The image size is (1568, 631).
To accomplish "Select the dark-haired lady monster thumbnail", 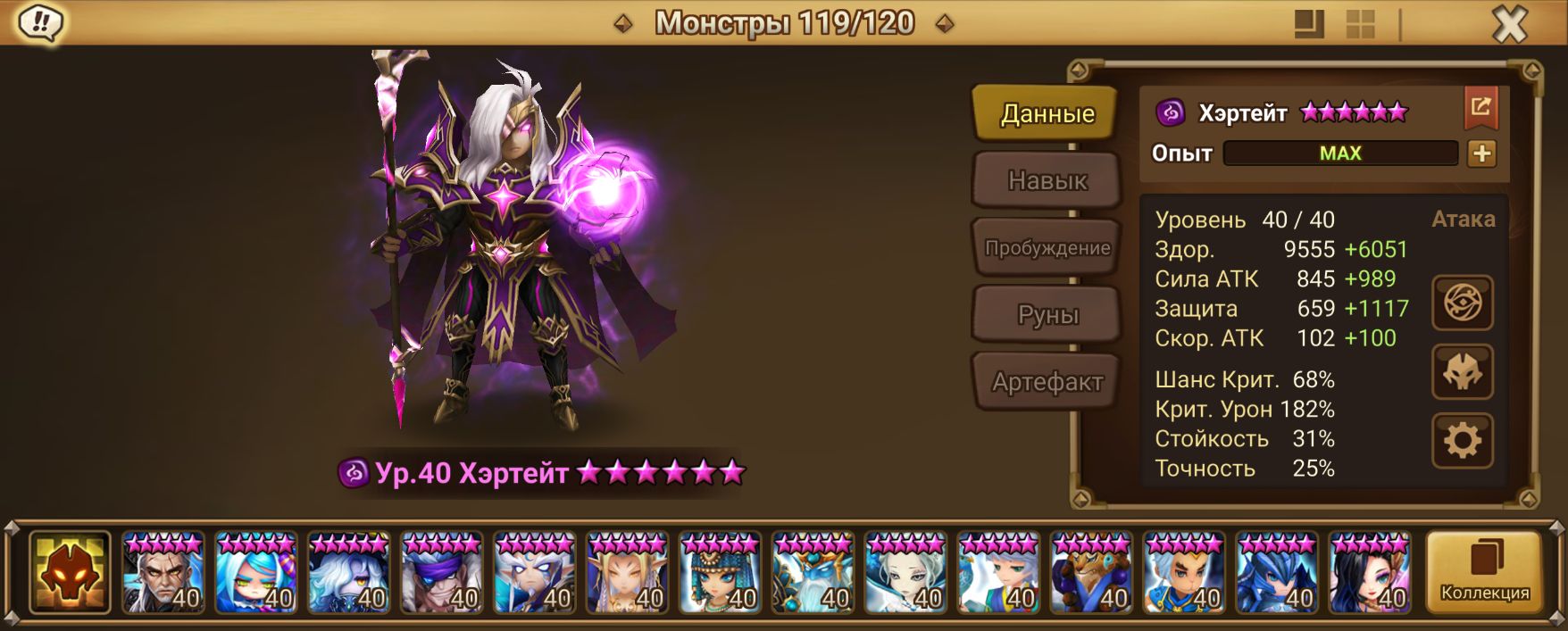I will click(1370, 572).
